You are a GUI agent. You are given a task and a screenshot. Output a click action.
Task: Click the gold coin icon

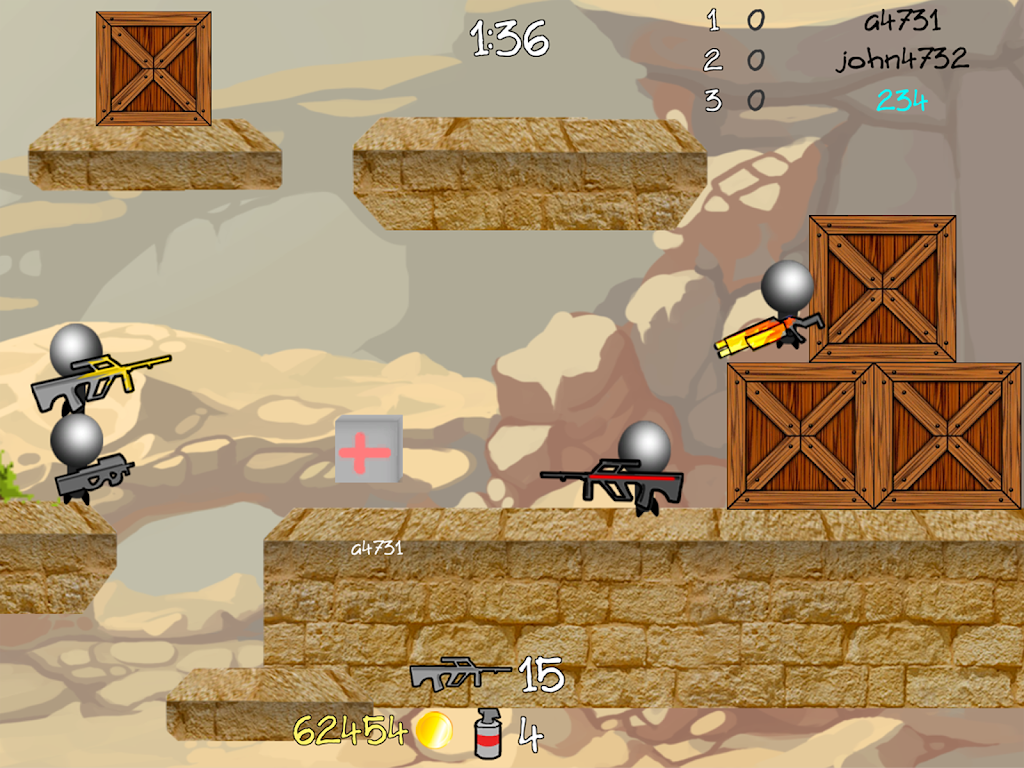(434, 730)
